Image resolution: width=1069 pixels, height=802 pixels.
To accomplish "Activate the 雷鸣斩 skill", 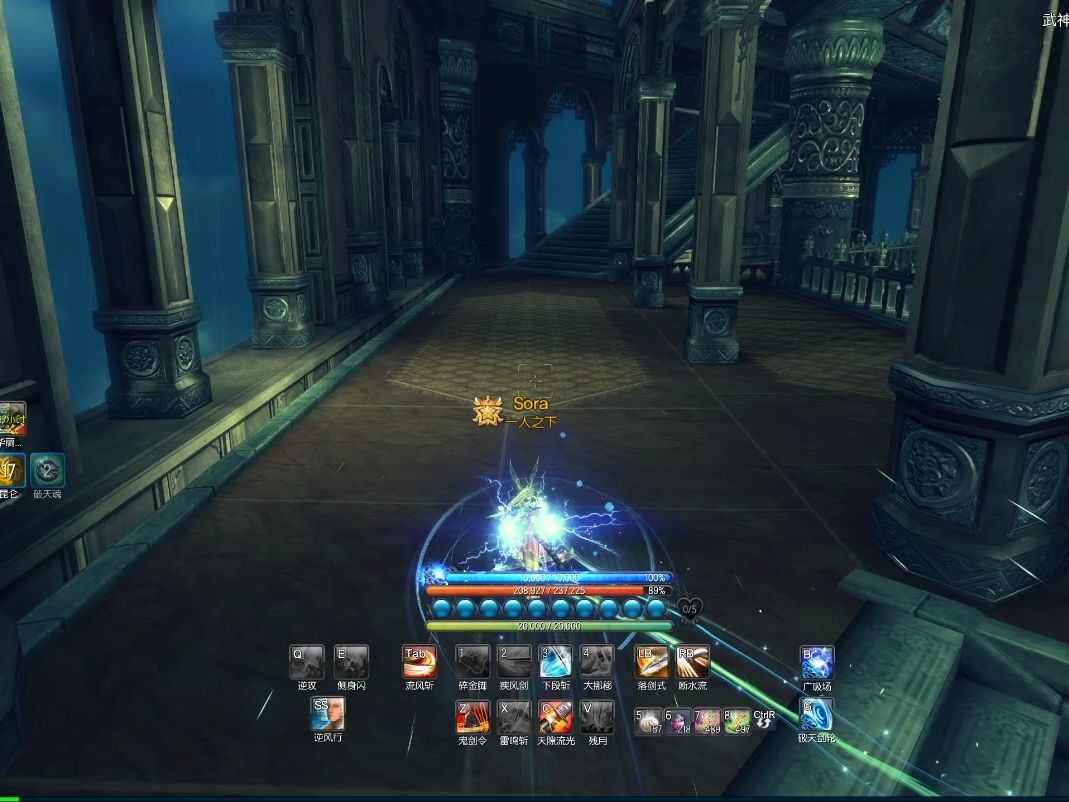I will (x=514, y=717).
